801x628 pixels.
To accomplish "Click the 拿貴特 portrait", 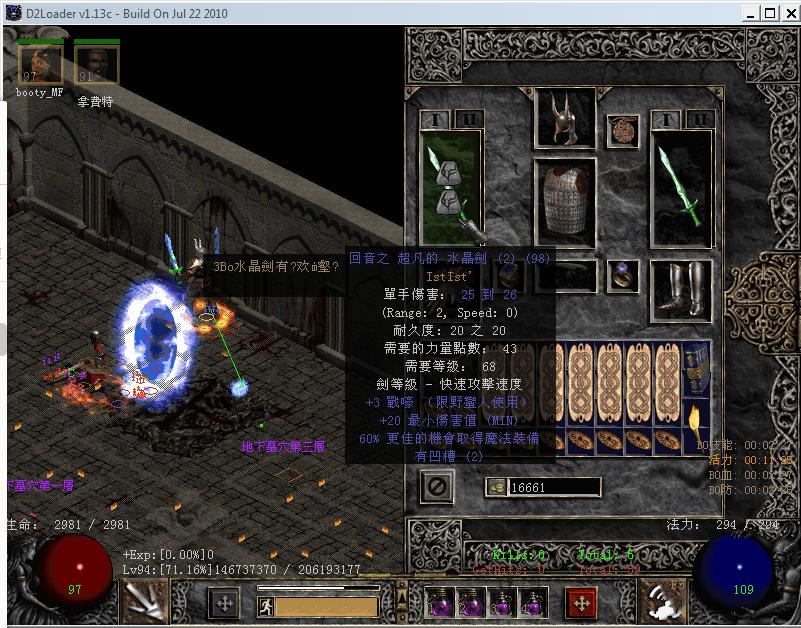I will [96, 66].
